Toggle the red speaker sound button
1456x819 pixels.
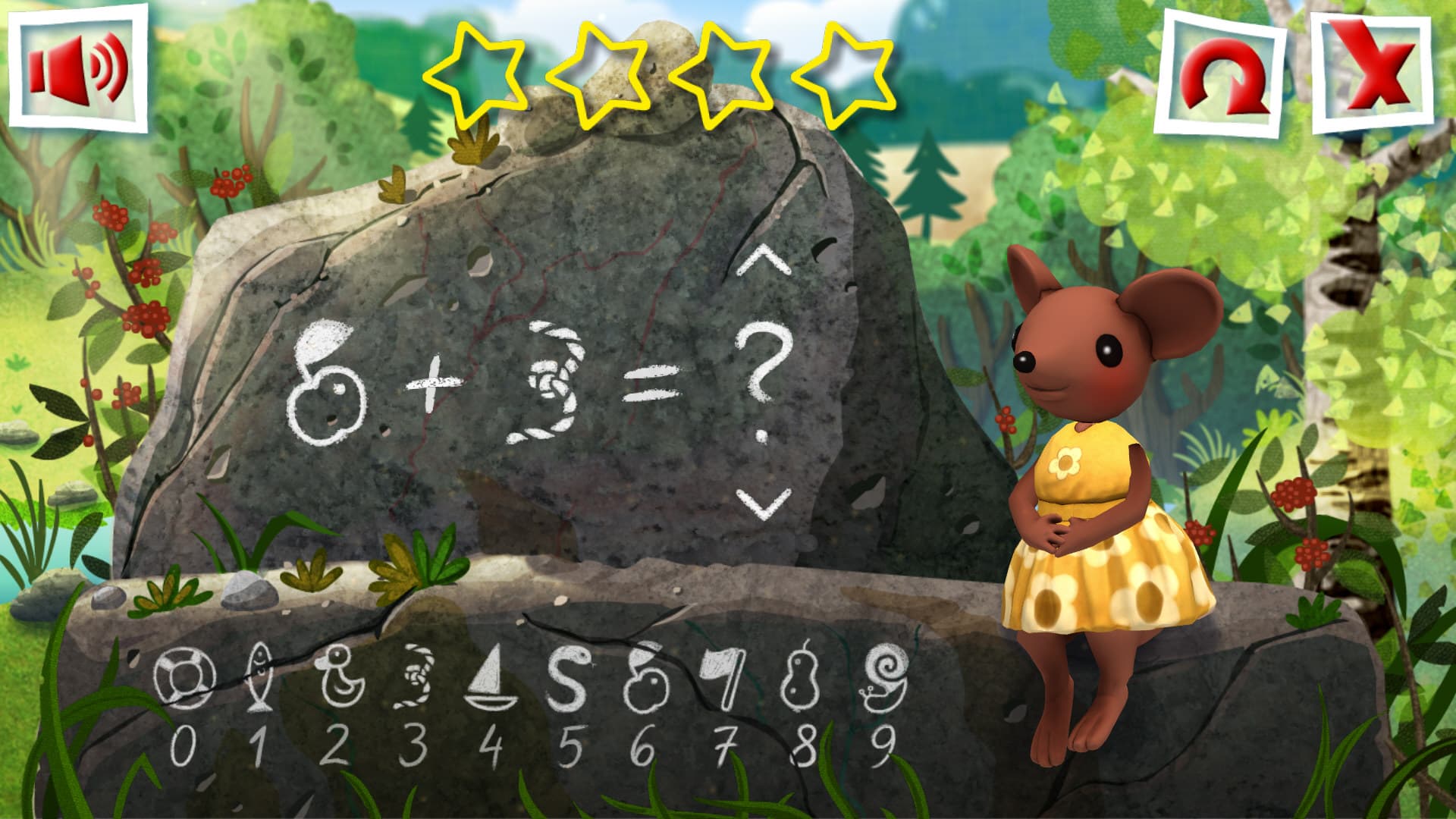coord(78,68)
